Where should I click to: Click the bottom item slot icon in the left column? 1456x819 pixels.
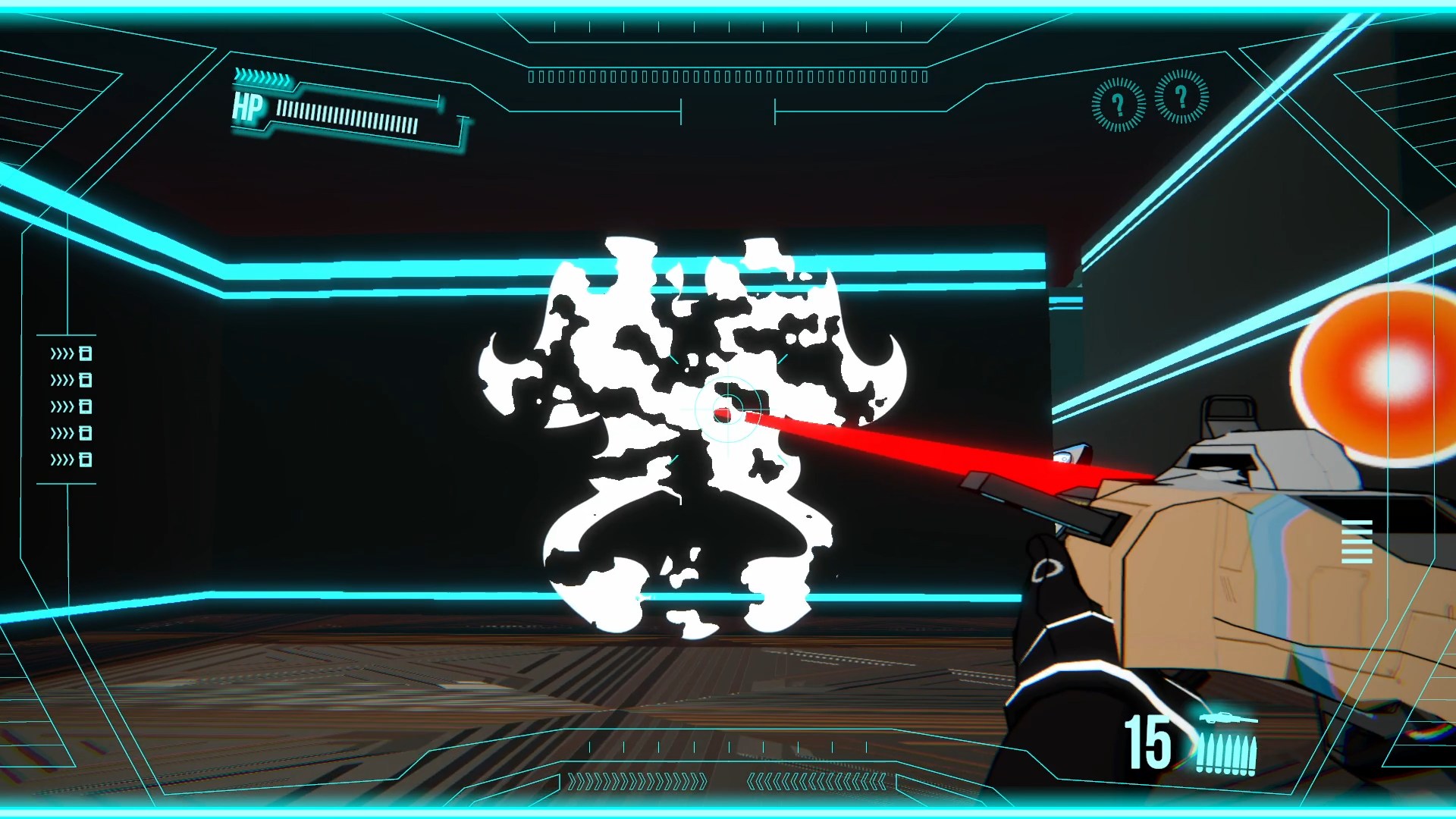pos(86,459)
